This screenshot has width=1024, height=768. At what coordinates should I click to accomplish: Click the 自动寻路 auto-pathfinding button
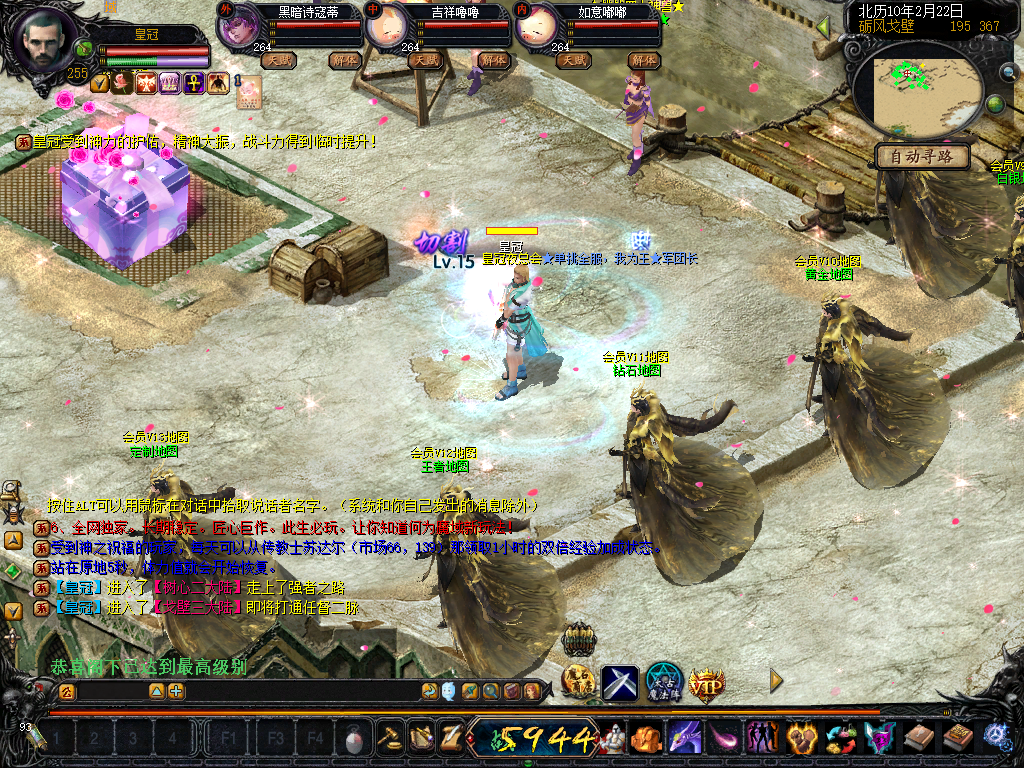[x=921, y=156]
